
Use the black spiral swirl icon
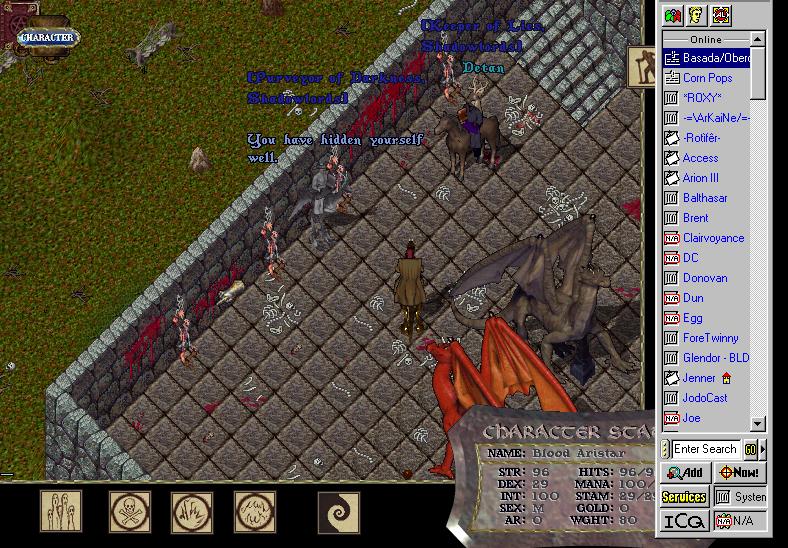(x=337, y=511)
